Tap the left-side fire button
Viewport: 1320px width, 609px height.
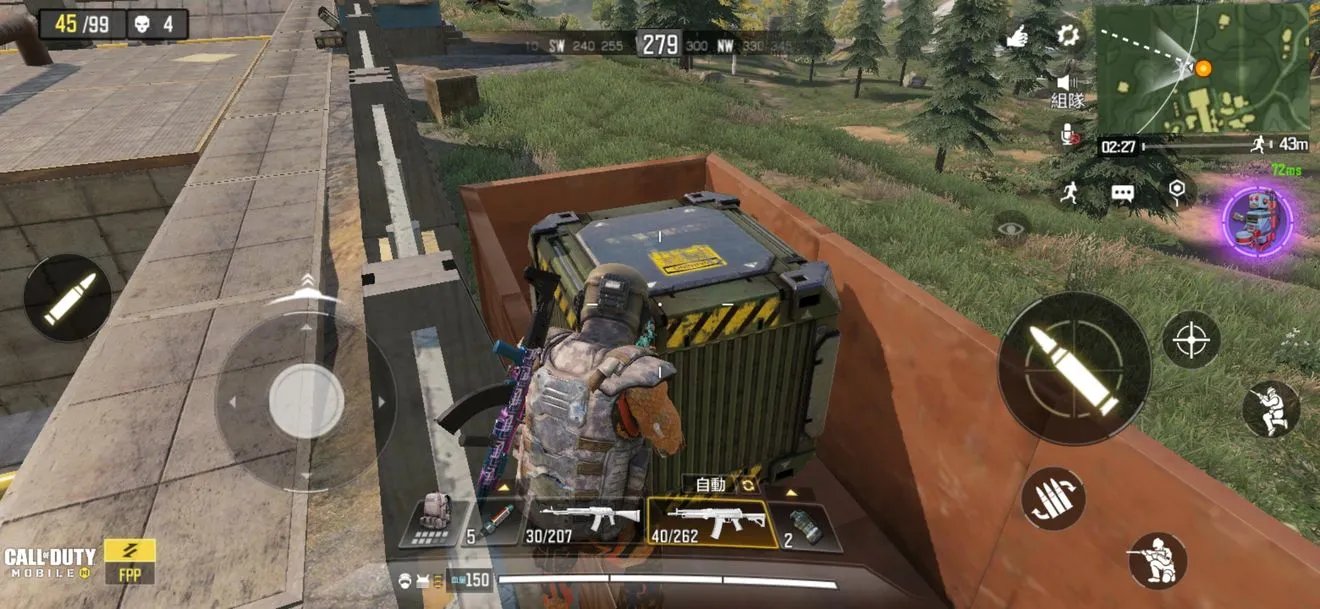tap(68, 298)
